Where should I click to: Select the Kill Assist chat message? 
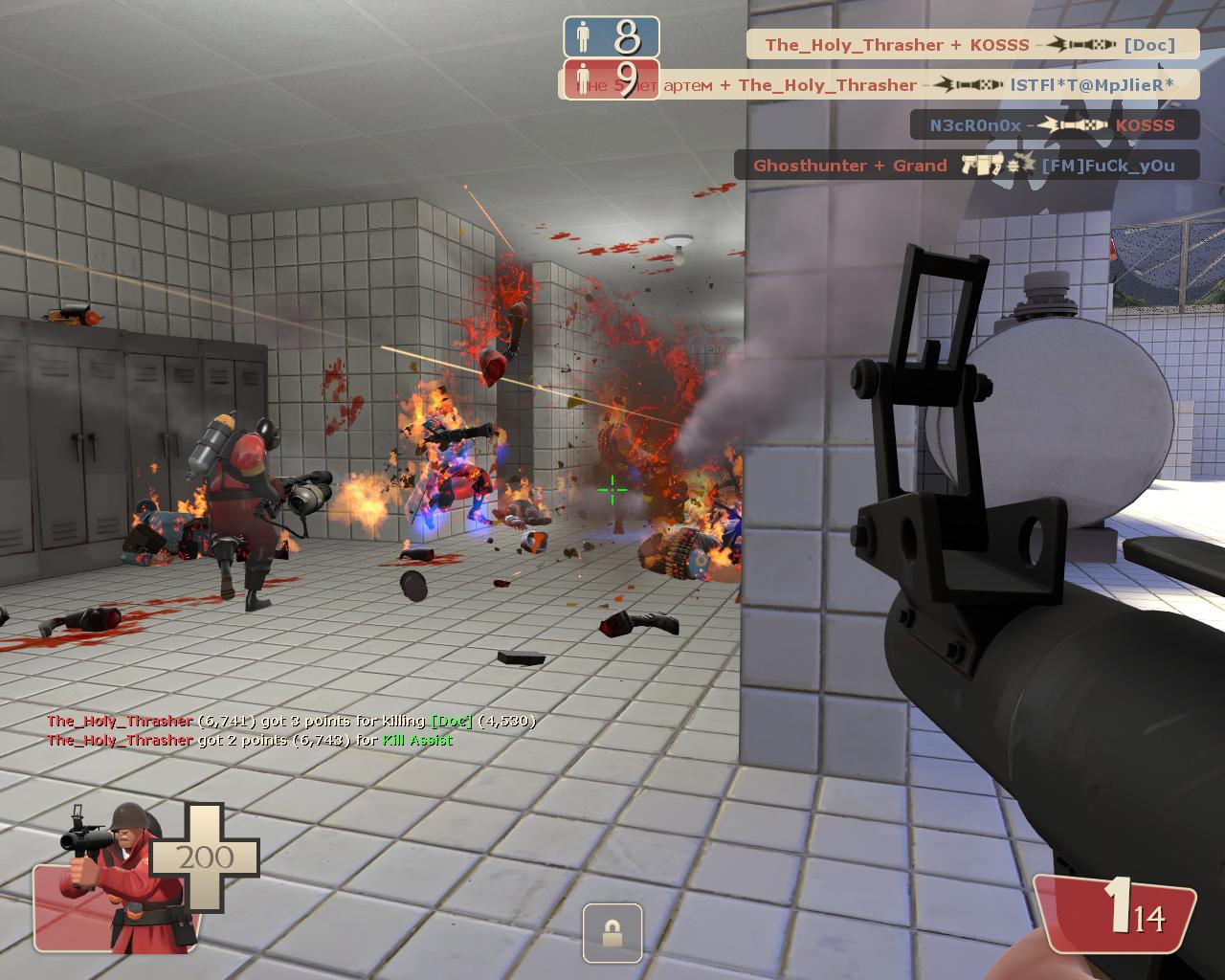(x=249, y=740)
